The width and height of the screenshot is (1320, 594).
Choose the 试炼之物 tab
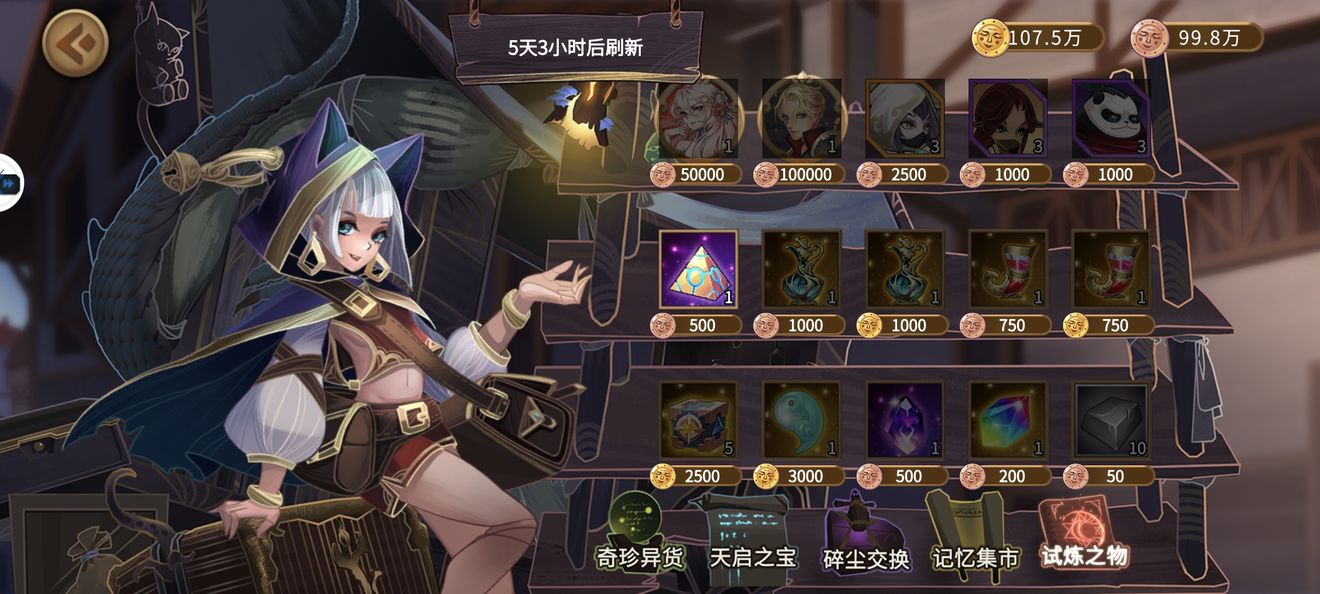pyautogui.click(x=1084, y=538)
